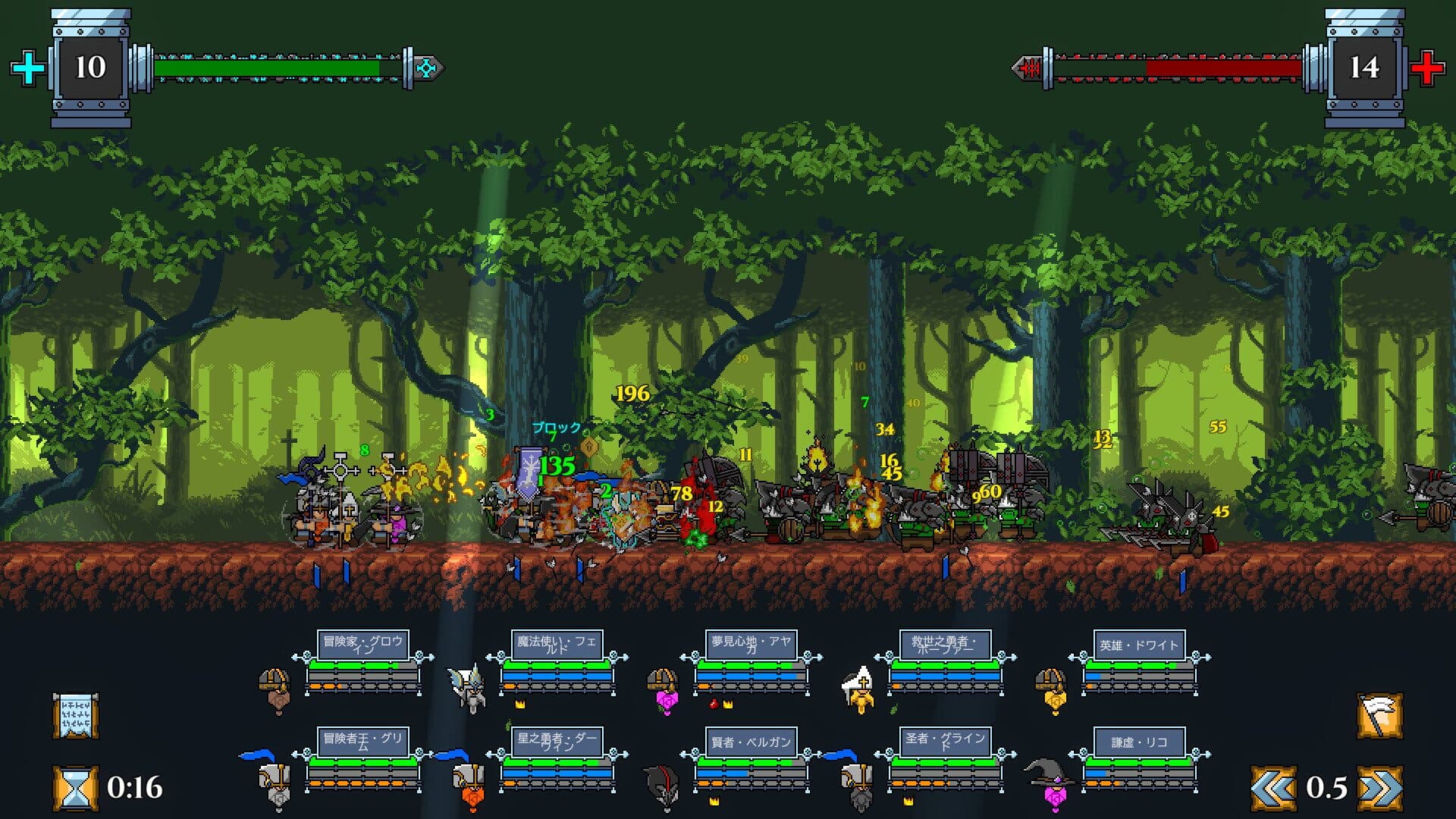Slow down the battle speed

1273,788
